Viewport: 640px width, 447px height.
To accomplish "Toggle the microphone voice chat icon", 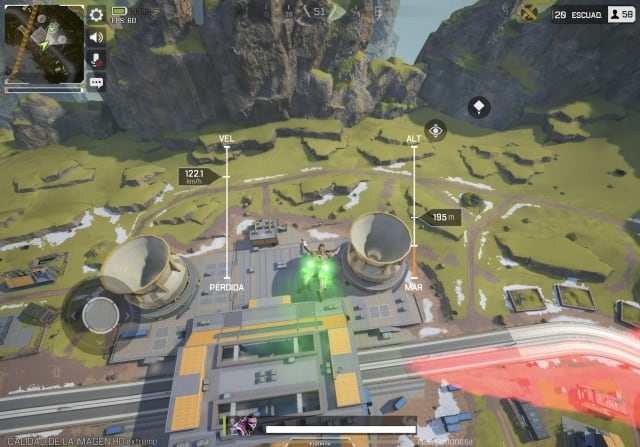I will click(96, 60).
